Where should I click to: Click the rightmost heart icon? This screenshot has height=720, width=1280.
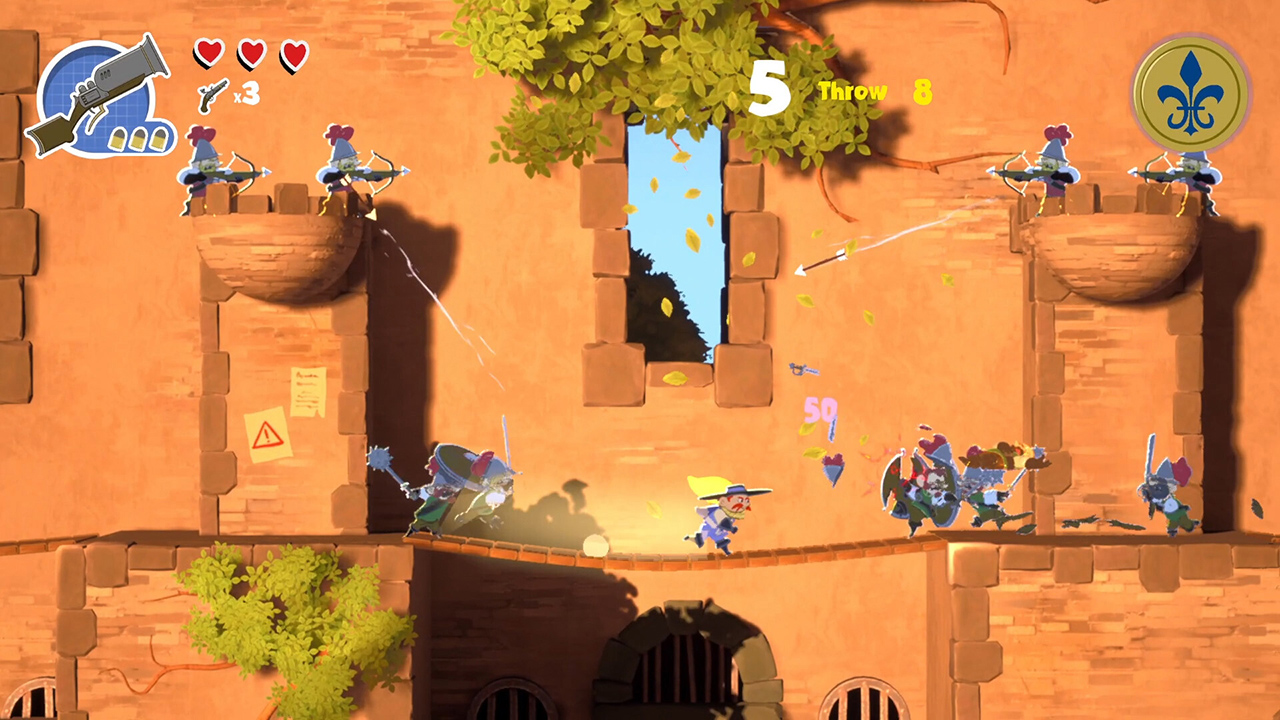tap(295, 55)
